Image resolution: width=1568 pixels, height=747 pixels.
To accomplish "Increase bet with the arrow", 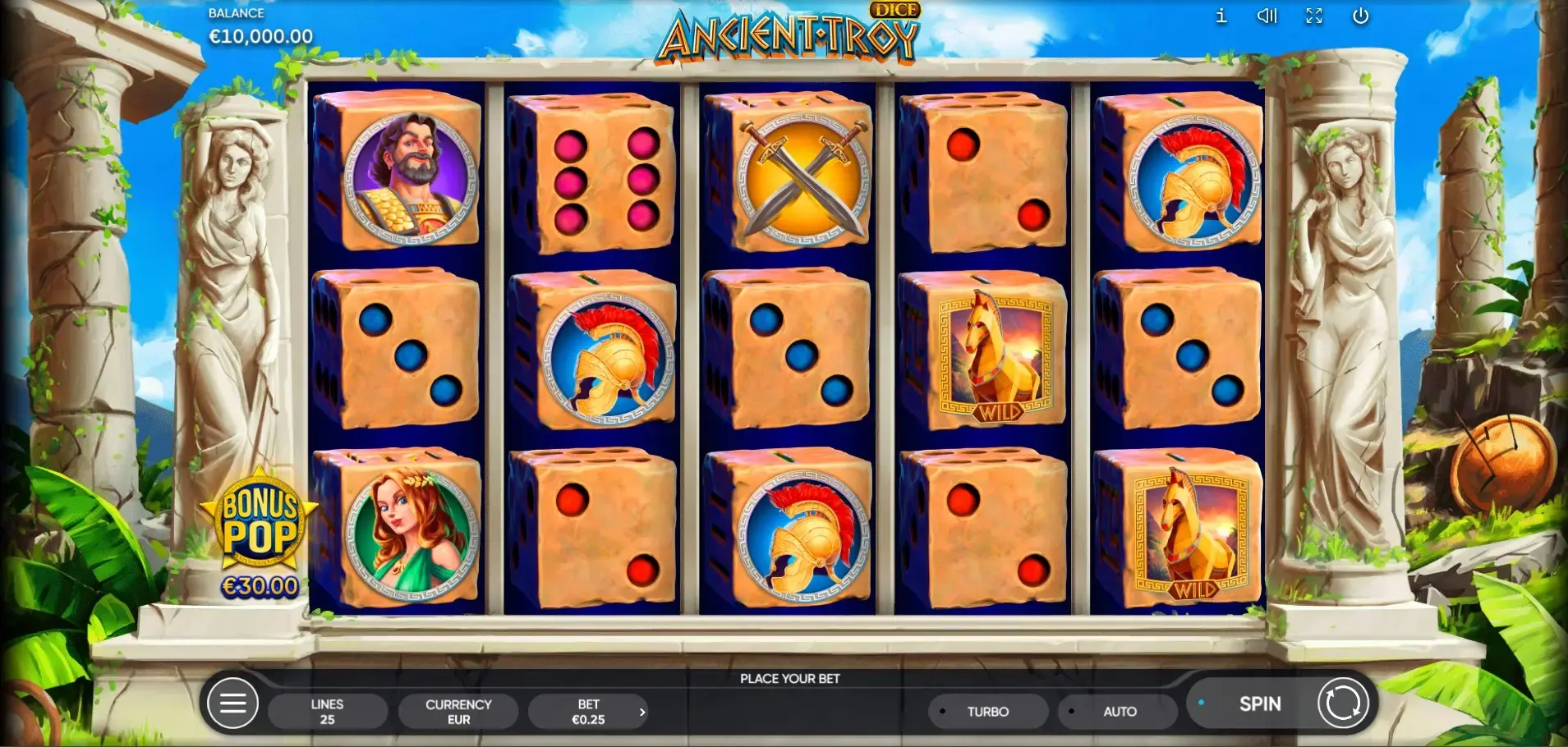I will click(x=642, y=712).
